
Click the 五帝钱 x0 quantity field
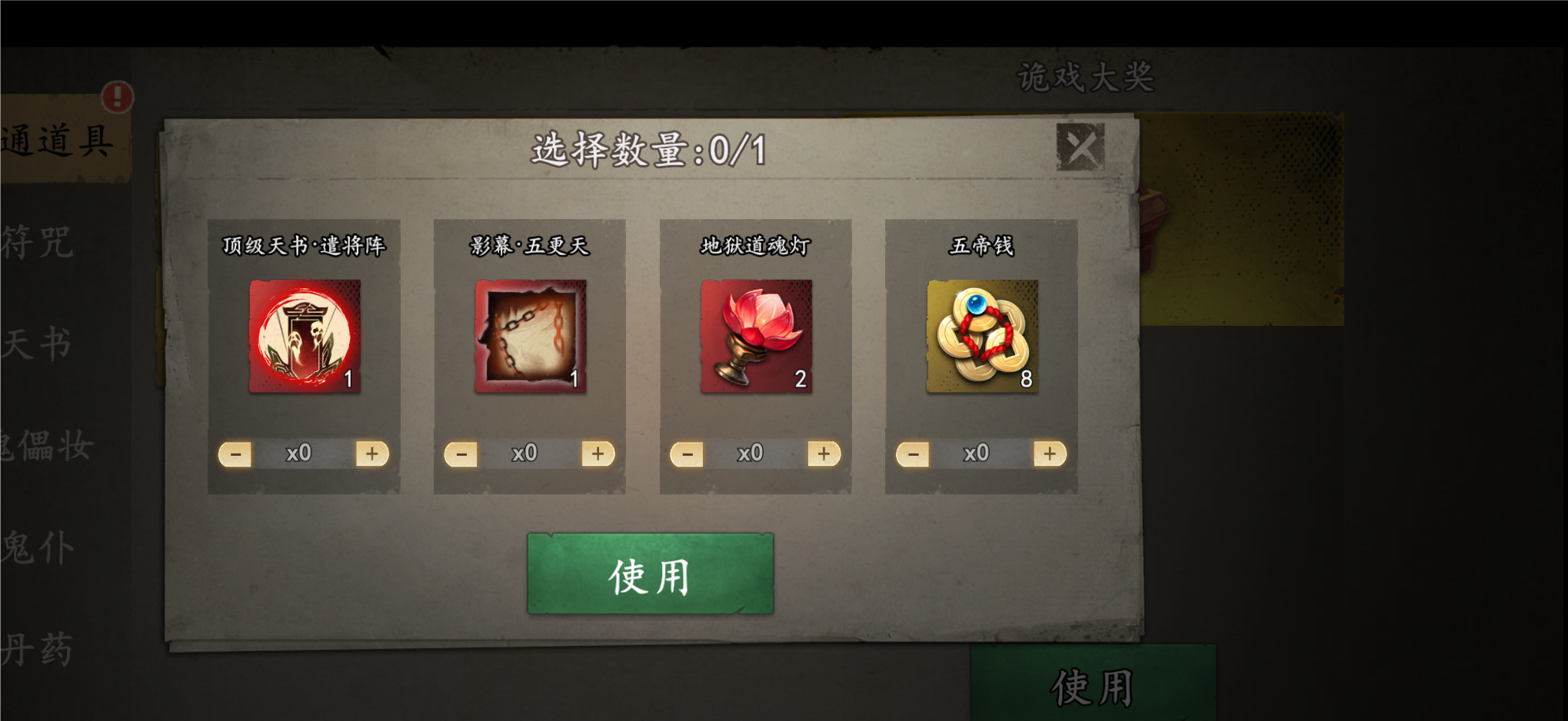(977, 454)
